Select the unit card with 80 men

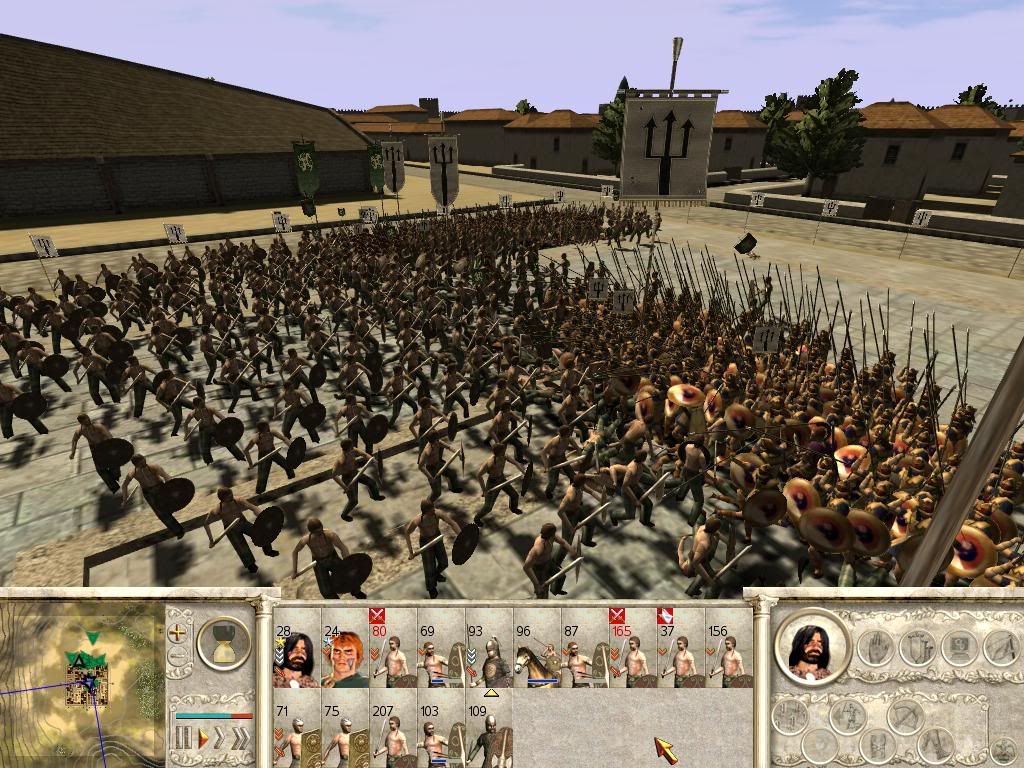click(393, 654)
